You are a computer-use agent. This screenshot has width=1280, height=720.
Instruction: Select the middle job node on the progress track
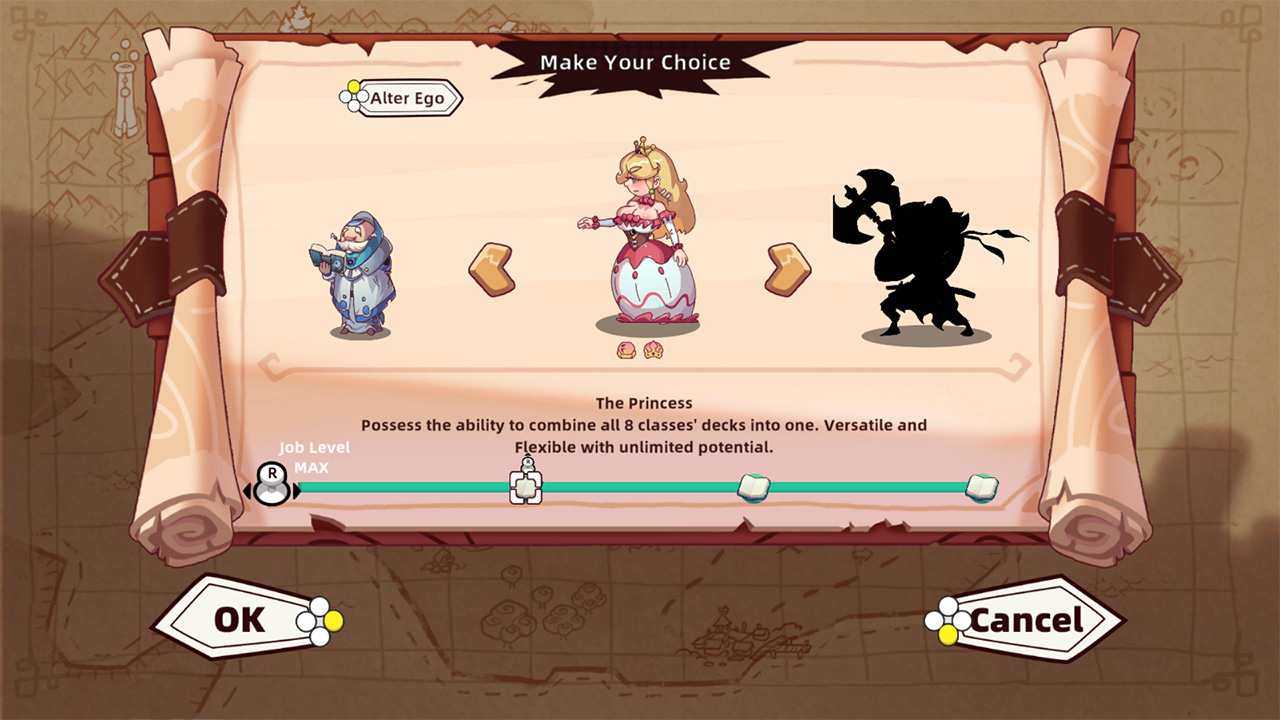(755, 486)
